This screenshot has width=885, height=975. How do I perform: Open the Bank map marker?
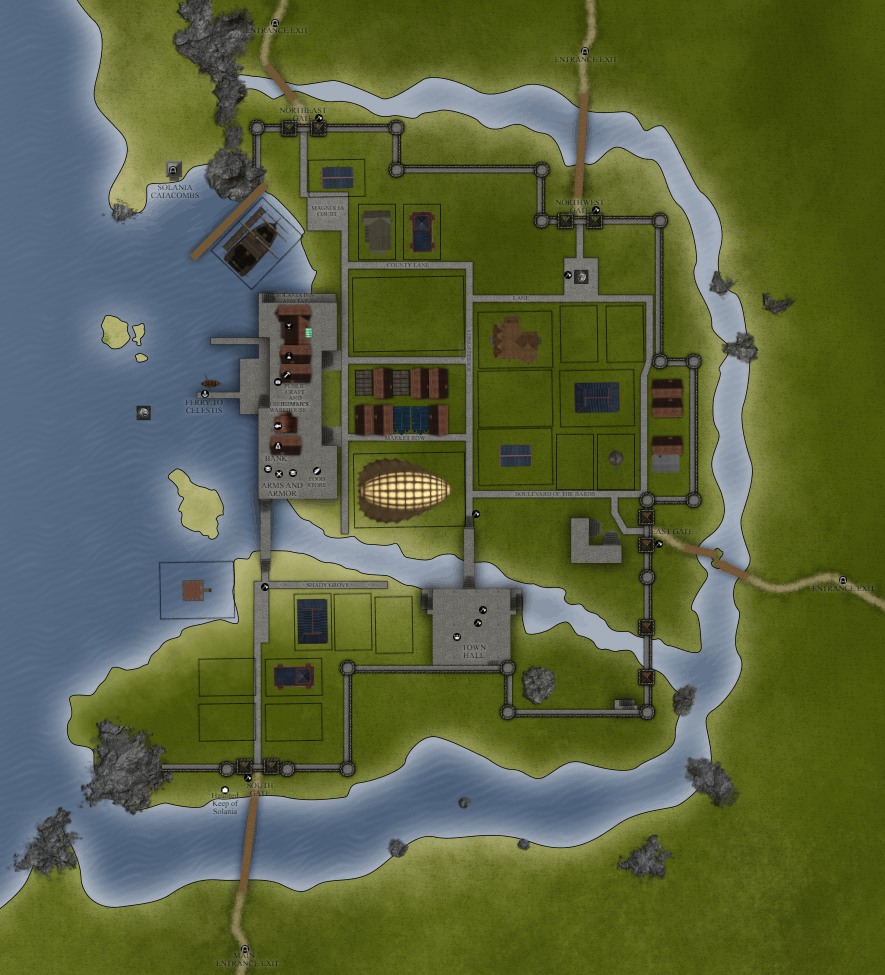pos(277,446)
